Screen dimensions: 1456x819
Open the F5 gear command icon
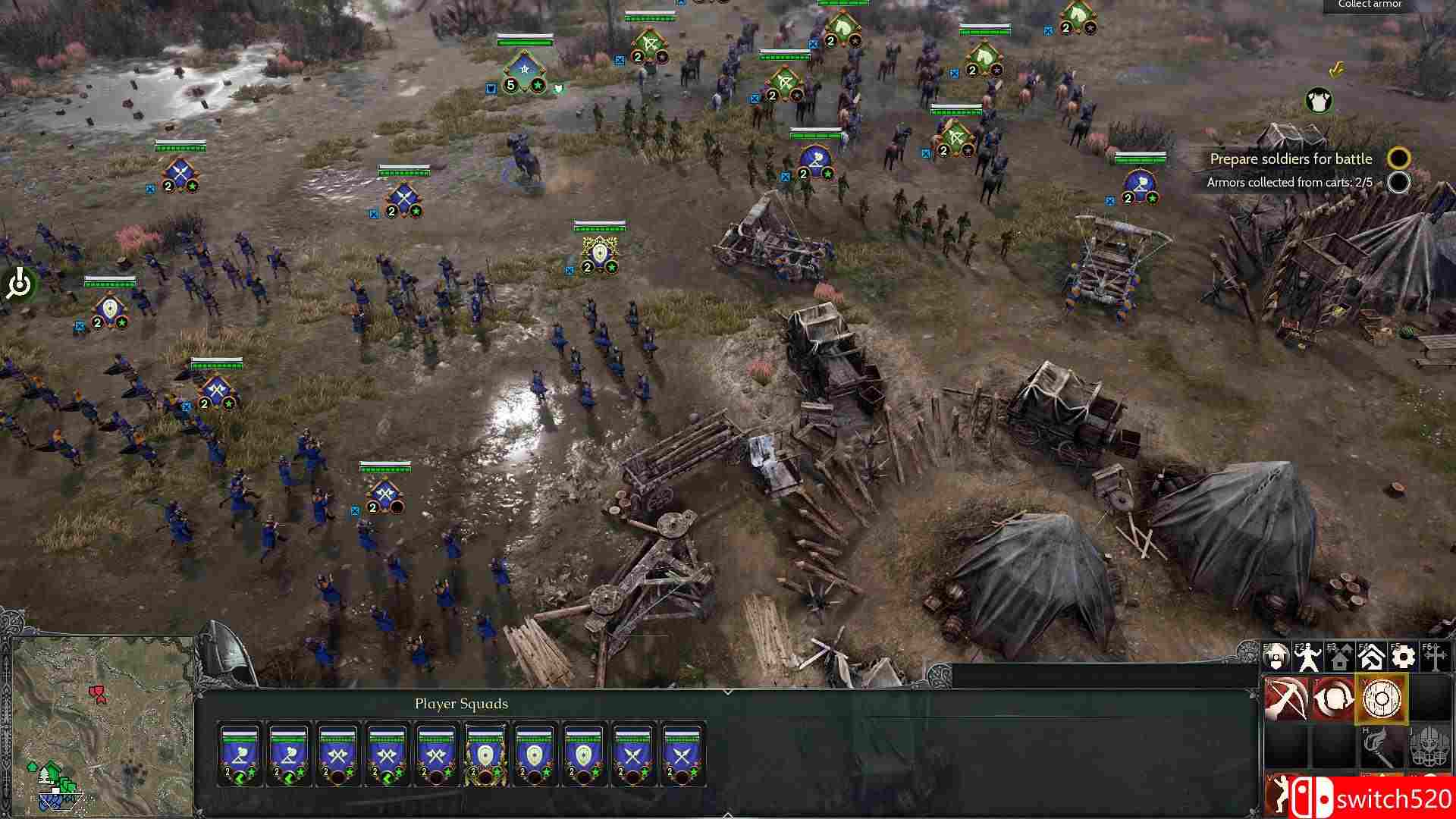pos(1402,658)
